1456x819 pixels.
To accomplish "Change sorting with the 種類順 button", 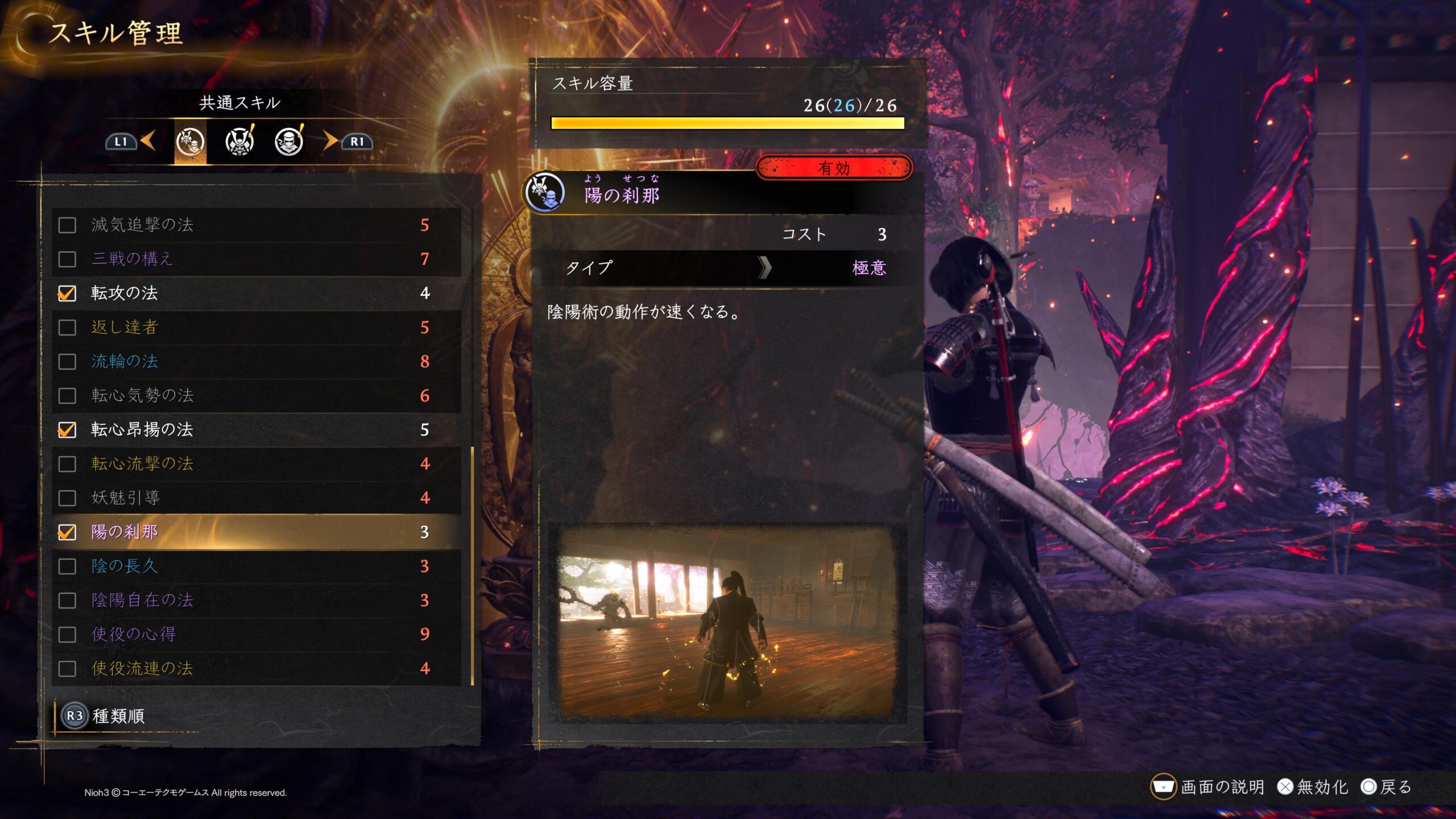I will click(x=104, y=715).
